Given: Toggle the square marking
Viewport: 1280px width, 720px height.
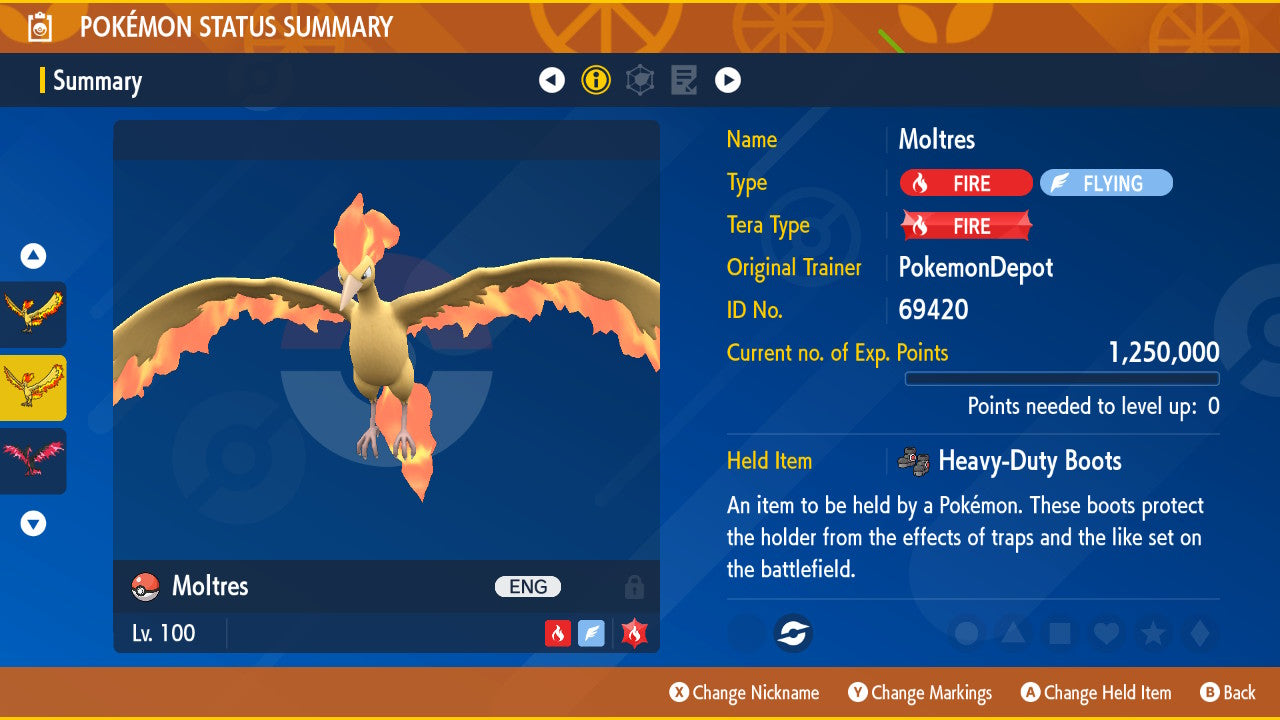Looking at the screenshot, I should [1059, 633].
